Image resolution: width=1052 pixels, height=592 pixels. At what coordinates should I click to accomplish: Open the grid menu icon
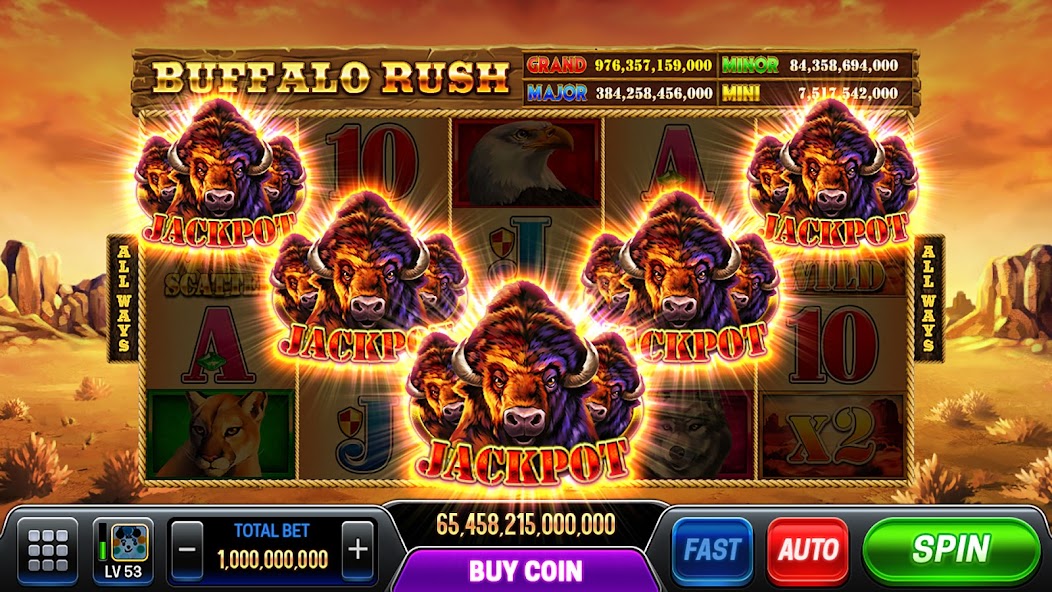click(48, 550)
